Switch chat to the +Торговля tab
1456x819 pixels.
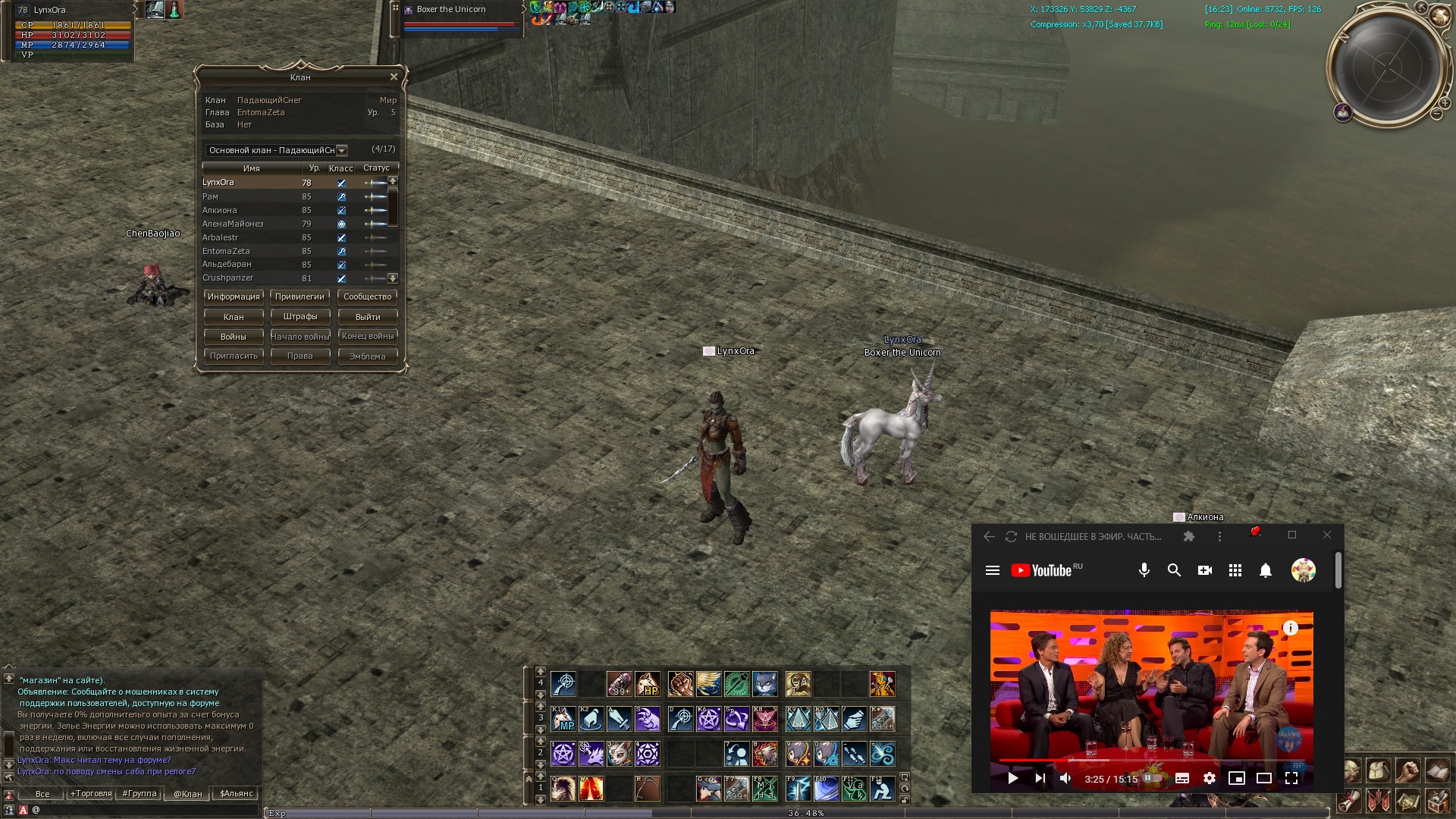[x=91, y=793]
